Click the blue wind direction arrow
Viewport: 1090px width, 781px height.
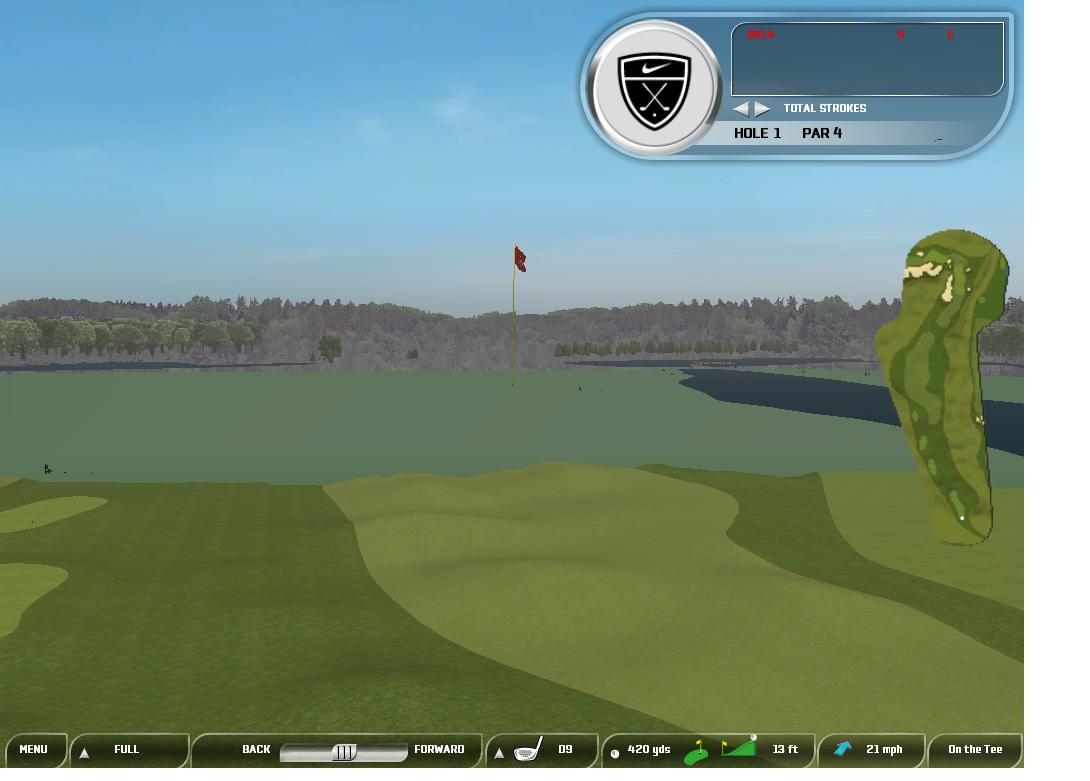pyautogui.click(x=843, y=749)
